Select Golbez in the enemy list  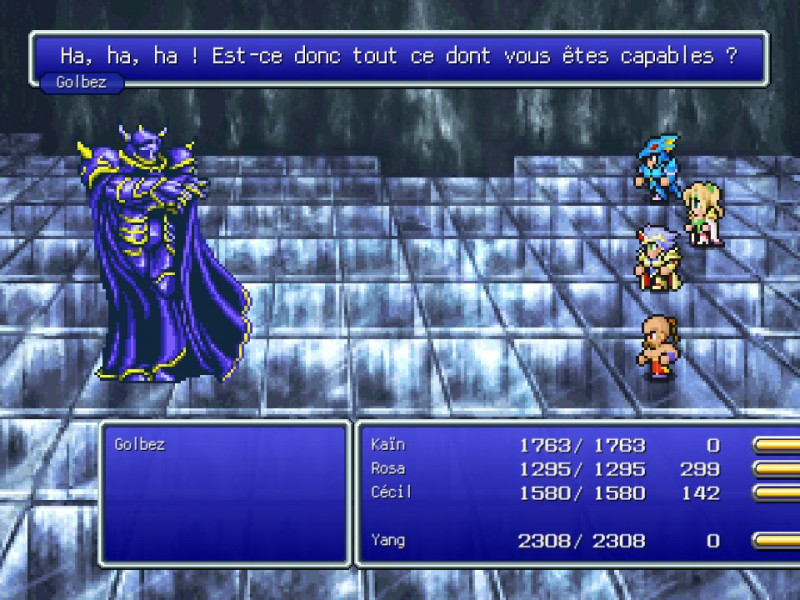coord(140,444)
